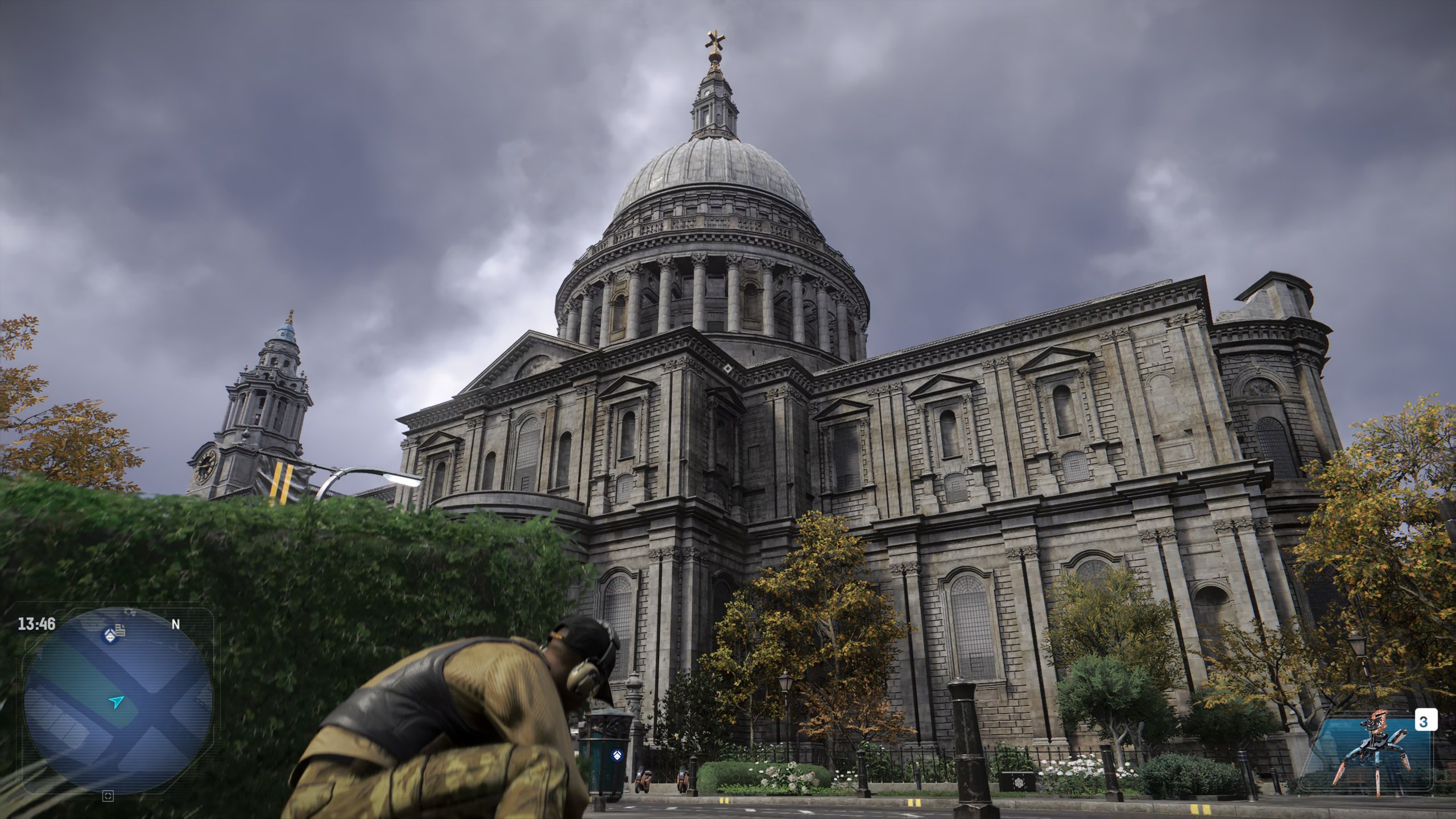Click the square reticle icon below minimap
This screenshot has width=1456, height=819.
(x=107, y=797)
